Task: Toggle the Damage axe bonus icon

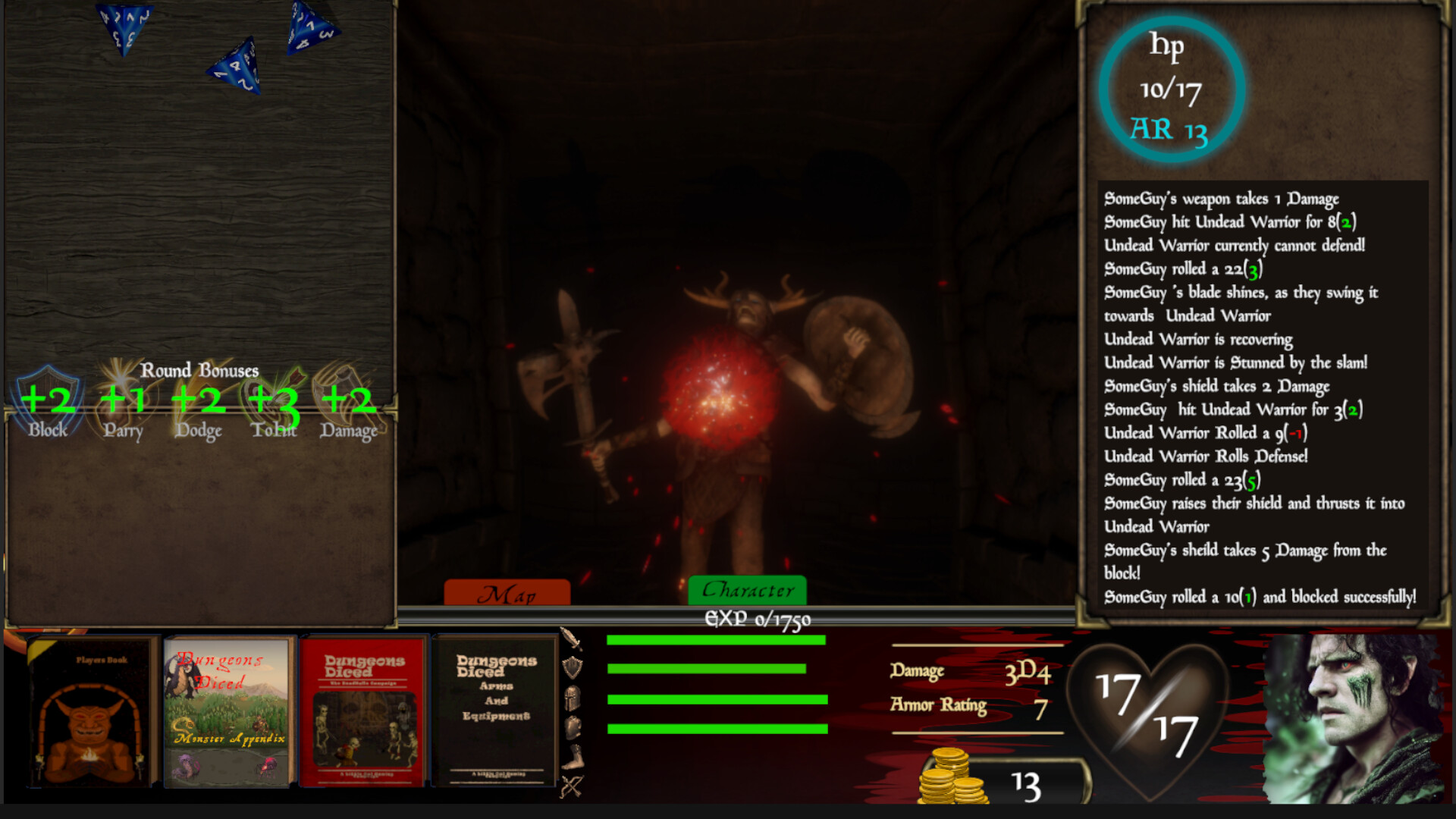Action: (x=349, y=398)
